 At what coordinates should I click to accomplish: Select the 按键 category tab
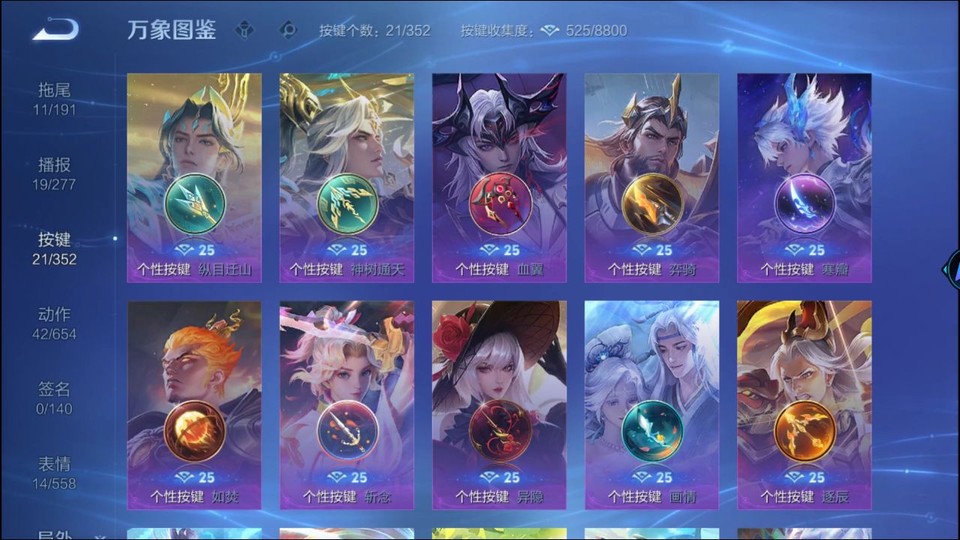(54, 248)
